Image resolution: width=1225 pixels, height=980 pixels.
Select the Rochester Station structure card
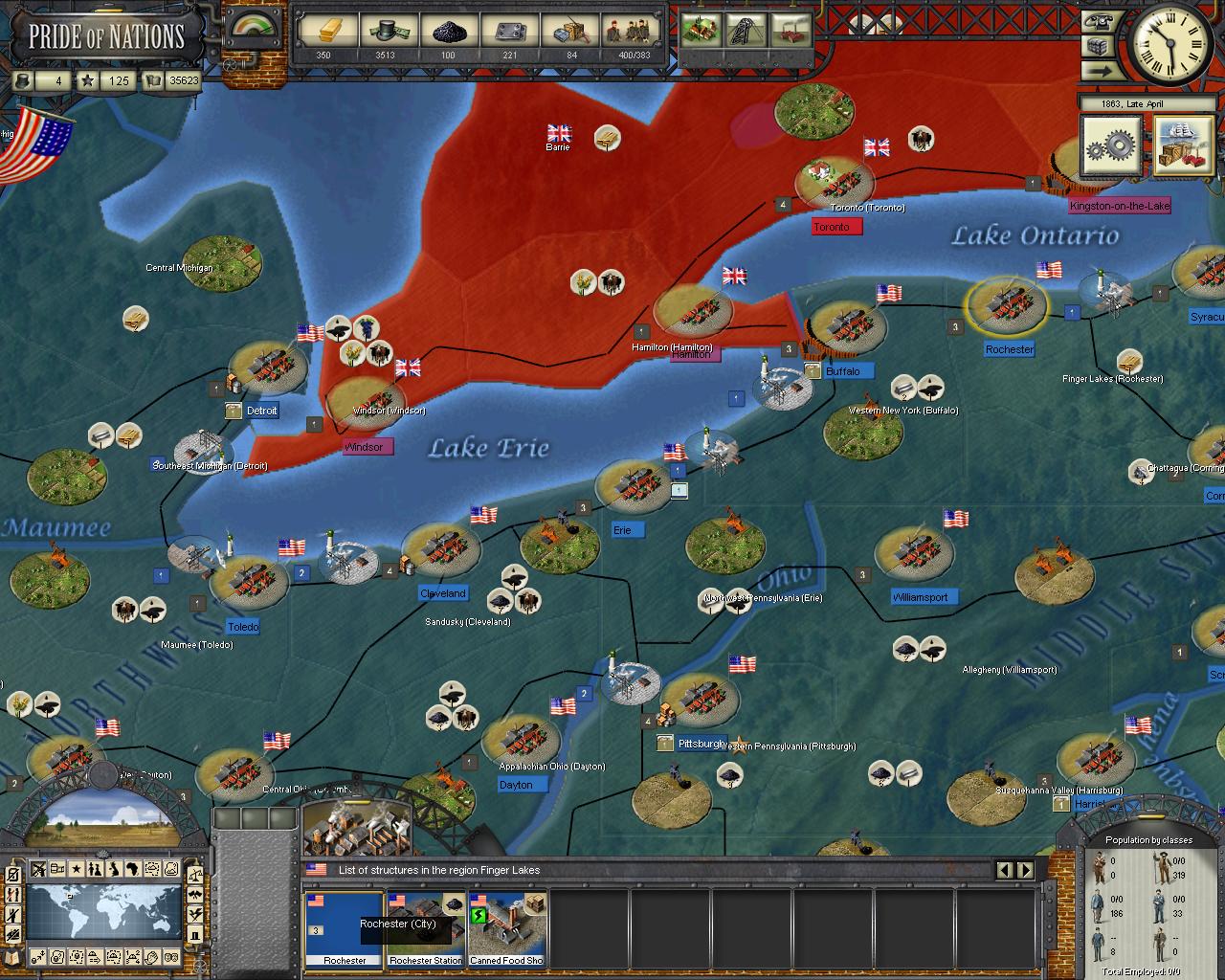(x=426, y=928)
